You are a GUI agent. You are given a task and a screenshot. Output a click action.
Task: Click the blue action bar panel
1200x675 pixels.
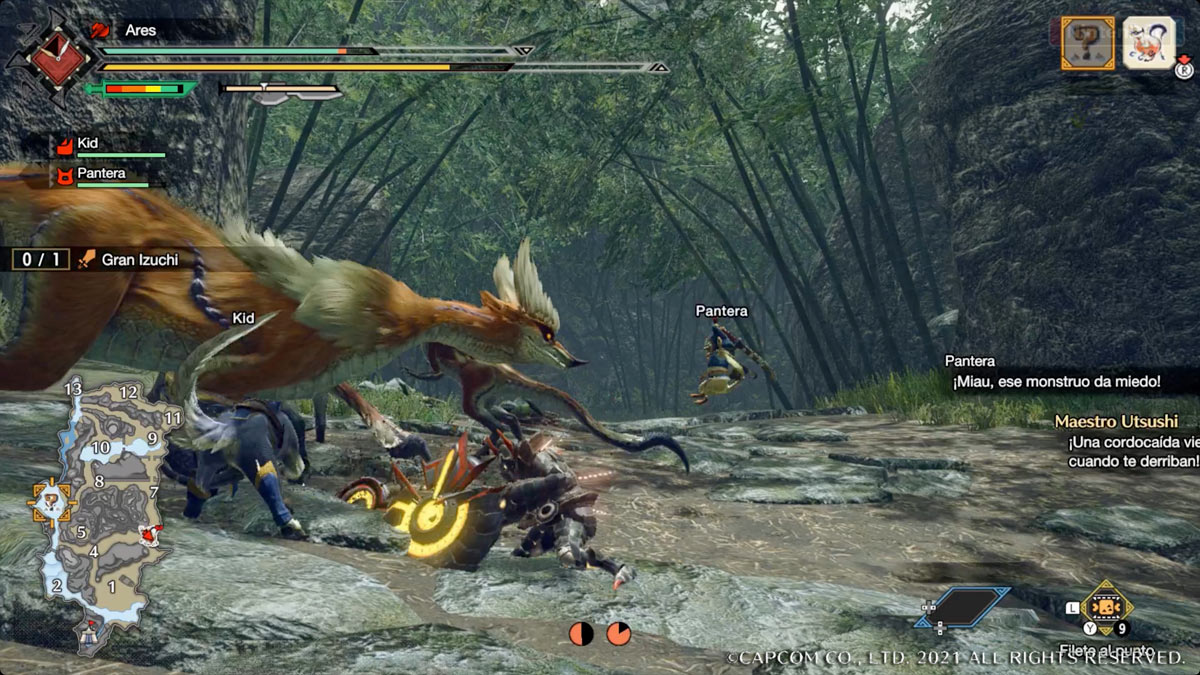click(x=962, y=607)
